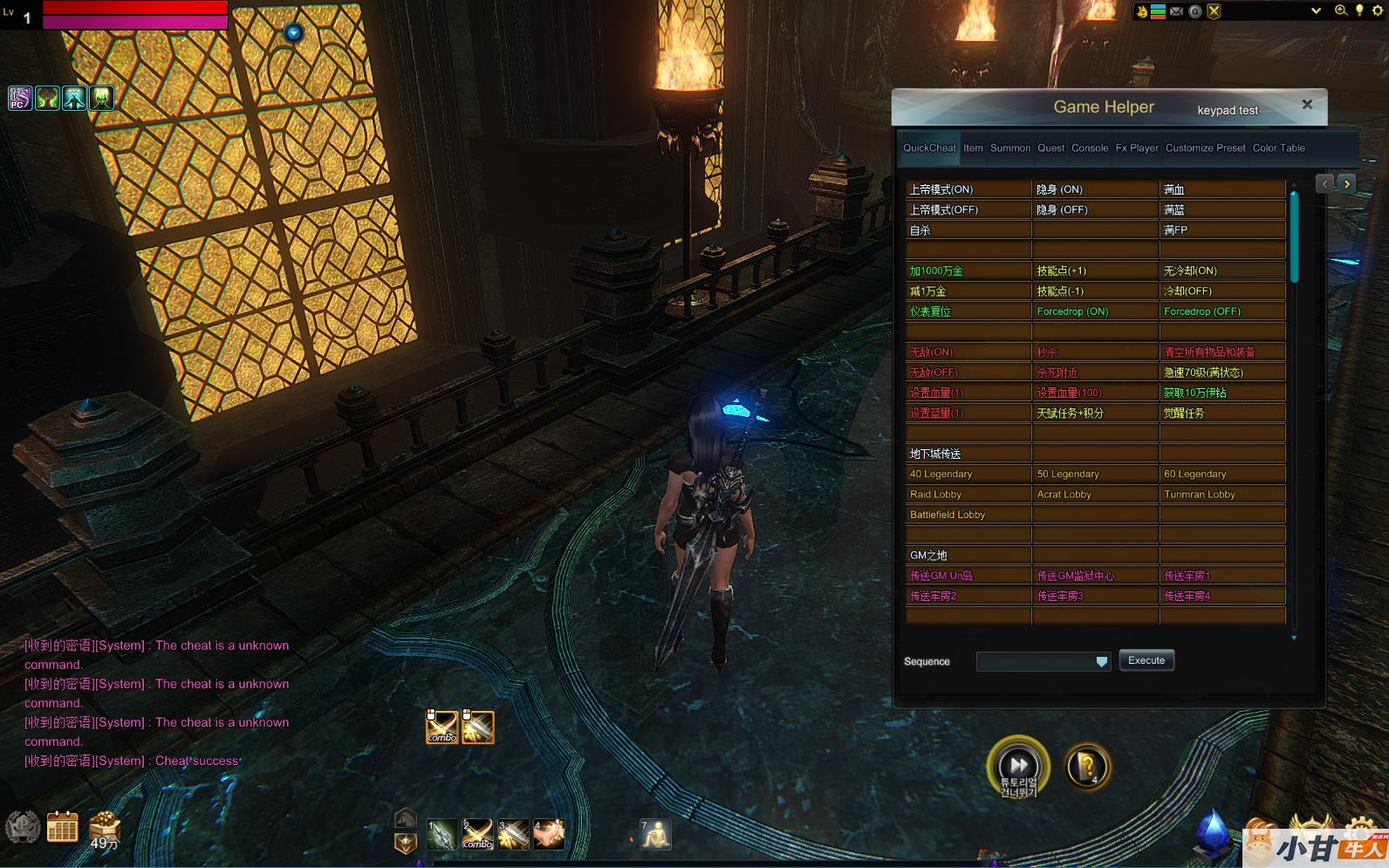Teleport to Raid Lobby
The width and height of the screenshot is (1389, 868).
tap(935, 495)
